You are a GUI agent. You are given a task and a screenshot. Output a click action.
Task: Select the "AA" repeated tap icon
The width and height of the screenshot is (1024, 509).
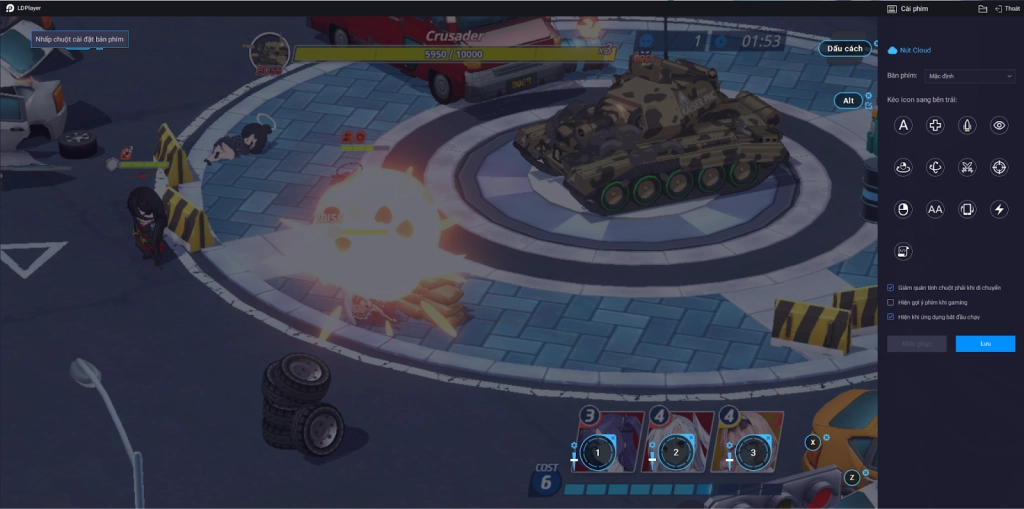coord(935,209)
